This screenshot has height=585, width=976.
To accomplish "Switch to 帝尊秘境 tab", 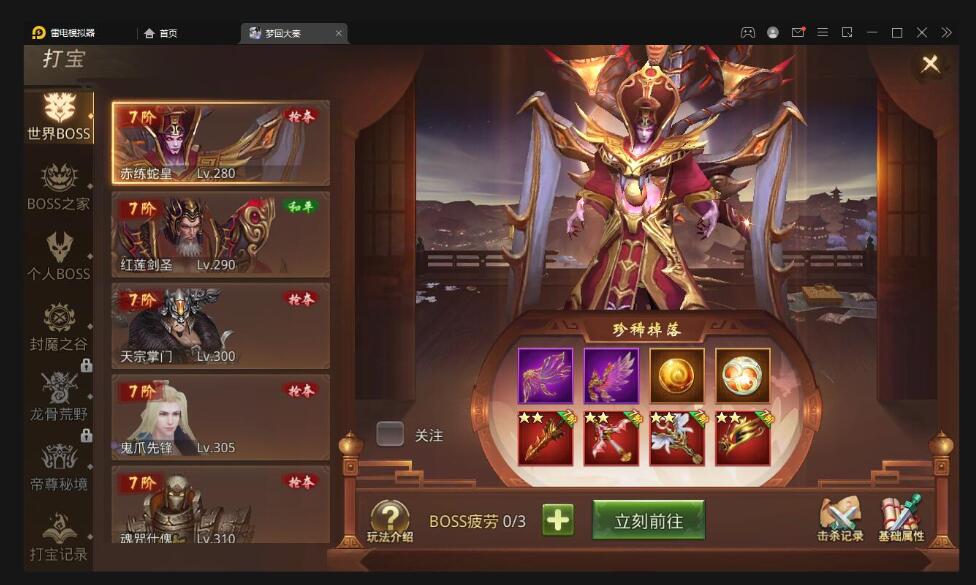I will tap(58, 467).
